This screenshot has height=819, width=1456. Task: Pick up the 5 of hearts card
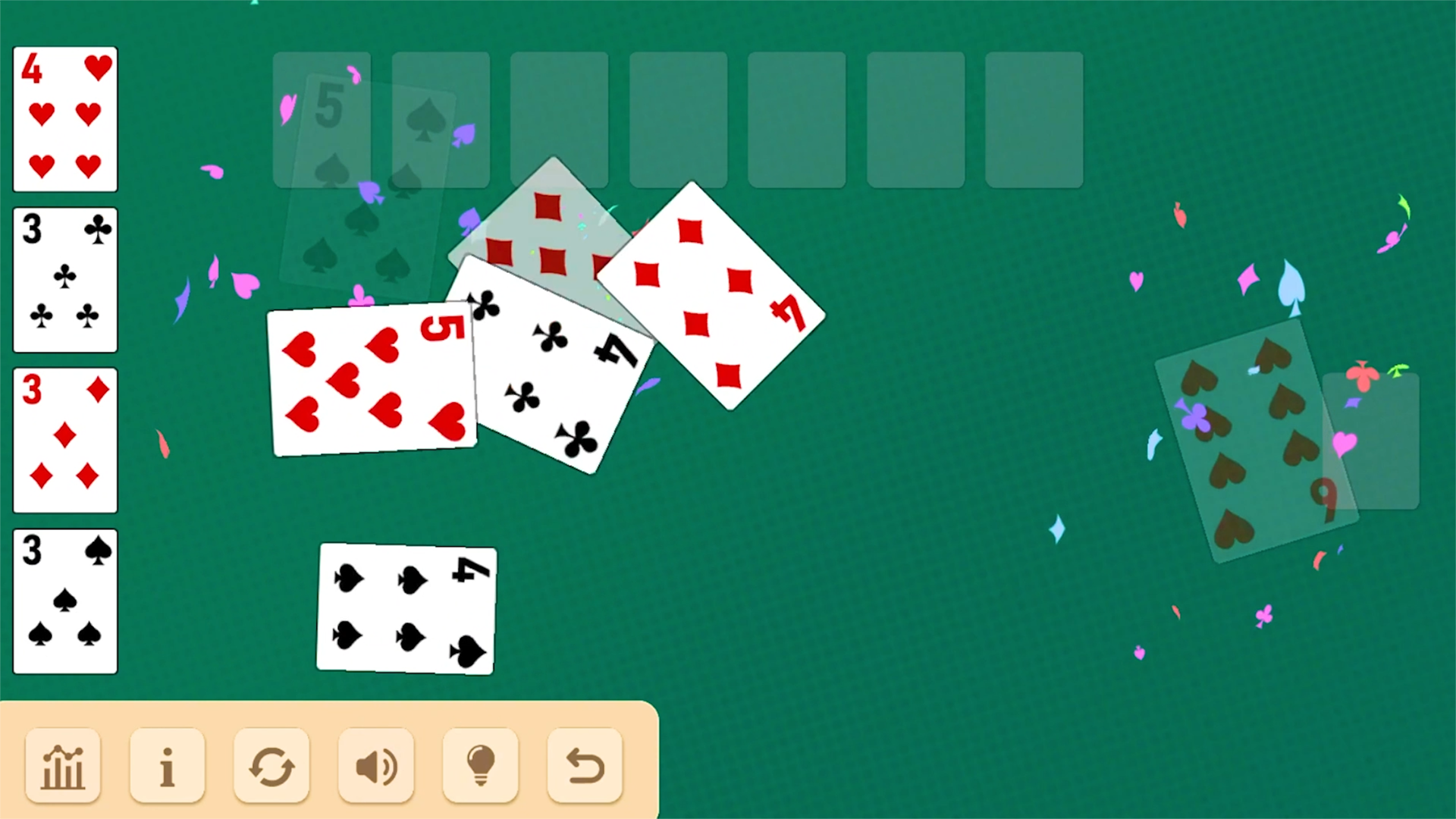[372, 379]
